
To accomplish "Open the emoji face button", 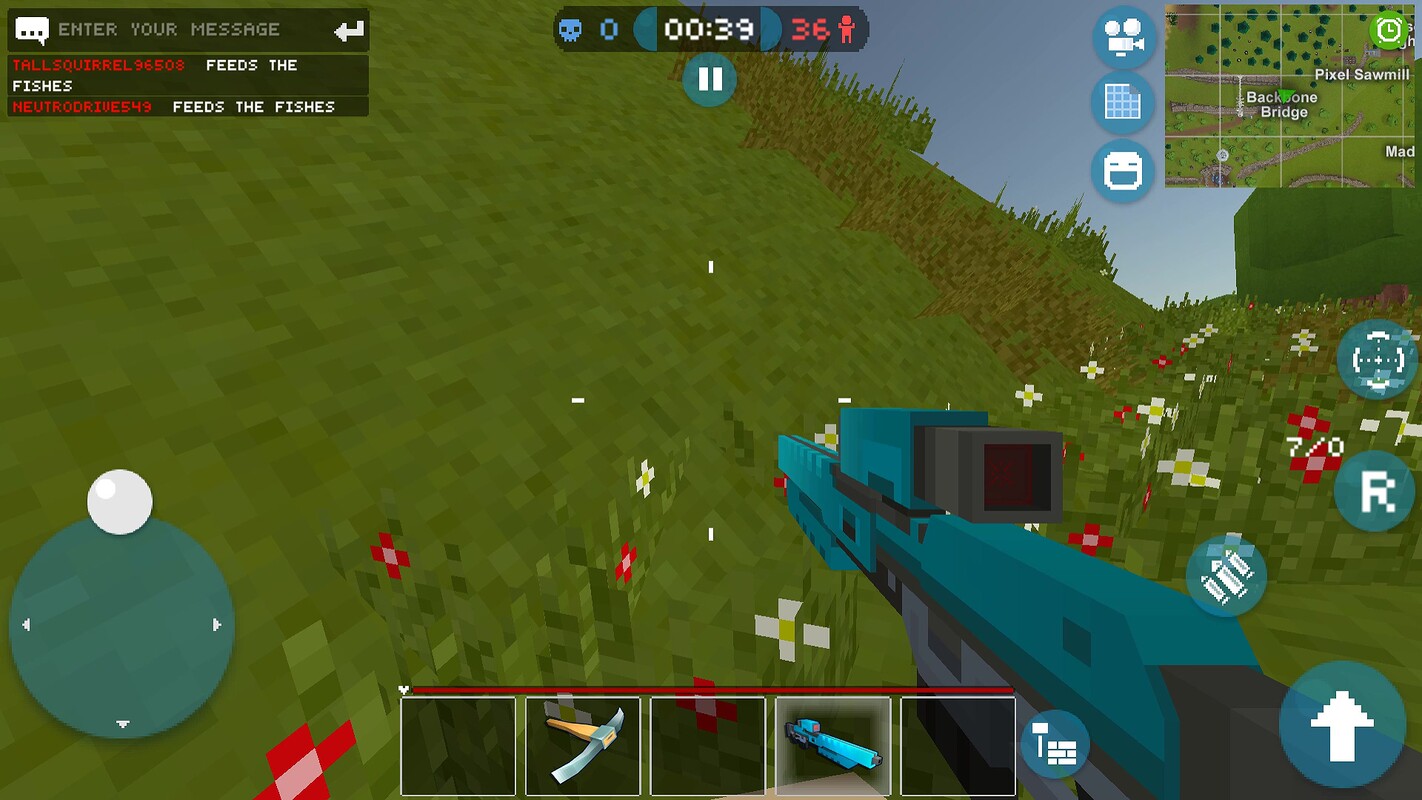I will click(x=1124, y=171).
